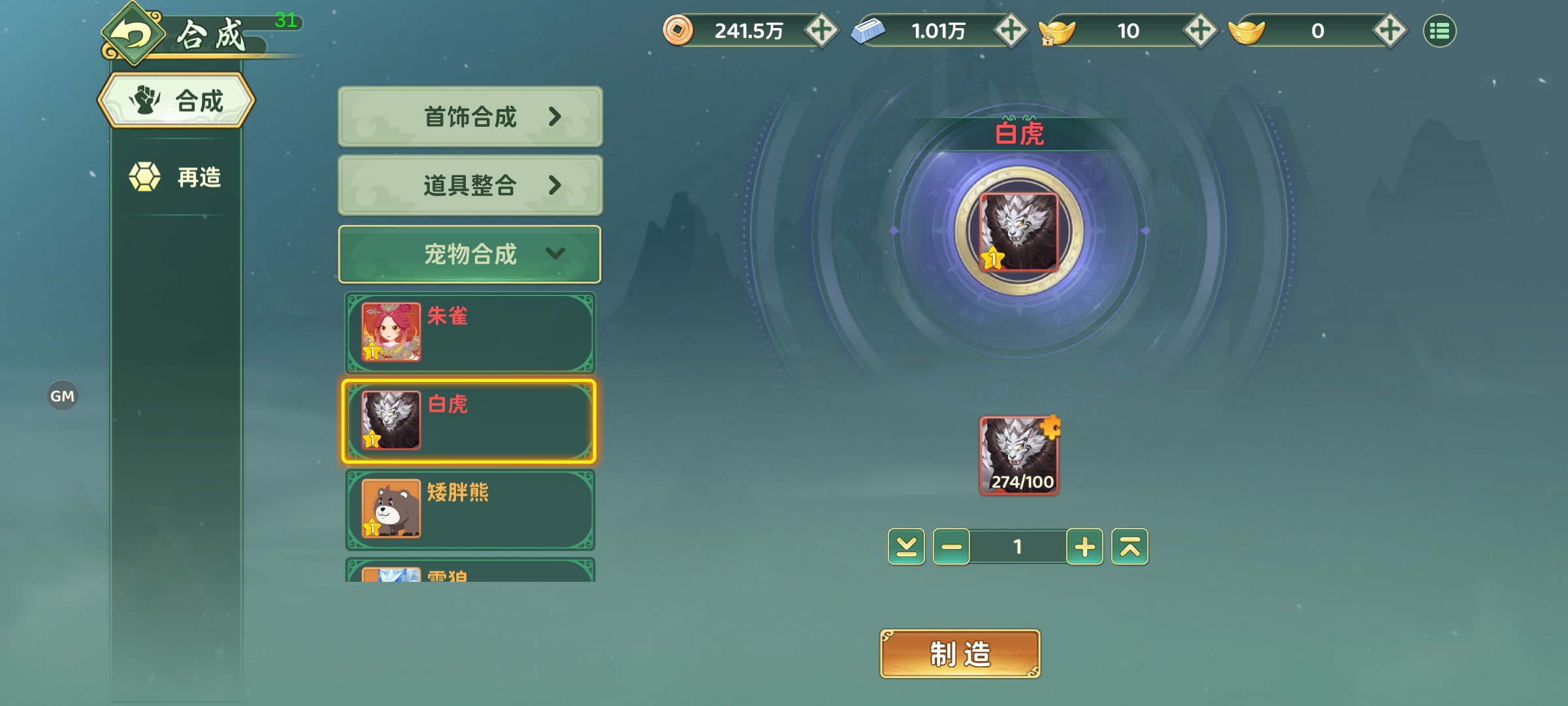Select the 朱雀 pet entry
Image resolution: width=1568 pixels, height=706 pixels.
tap(469, 332)
